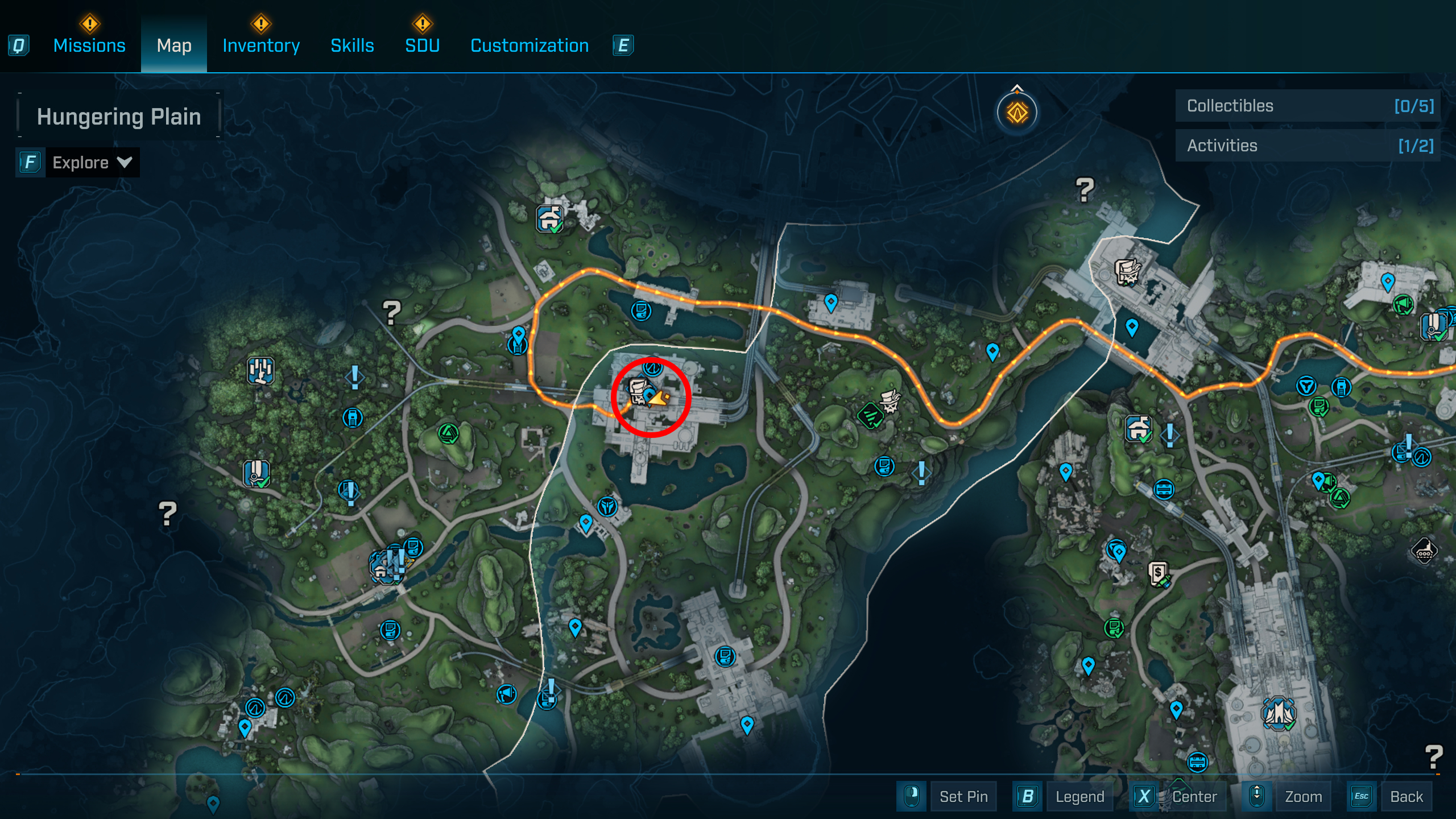Click the diamond-shaped vehicle marker

click(x=1424, y=550)
